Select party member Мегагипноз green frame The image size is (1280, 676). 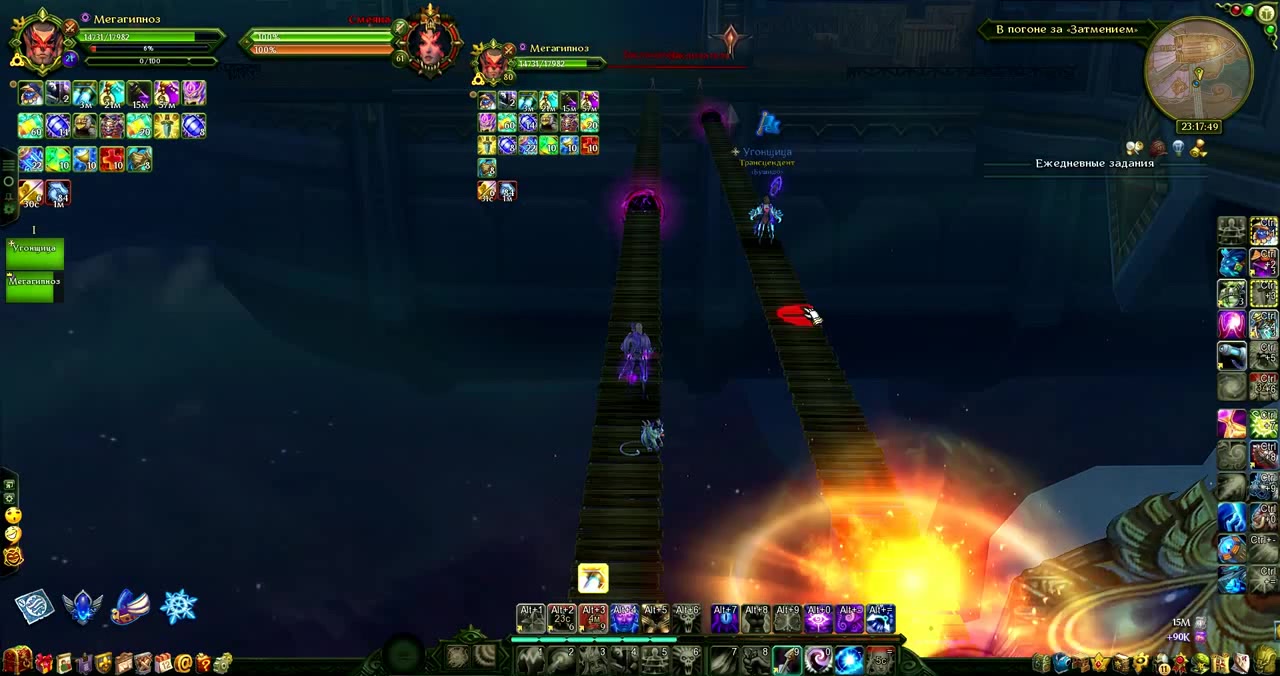(x=35, y=286)
